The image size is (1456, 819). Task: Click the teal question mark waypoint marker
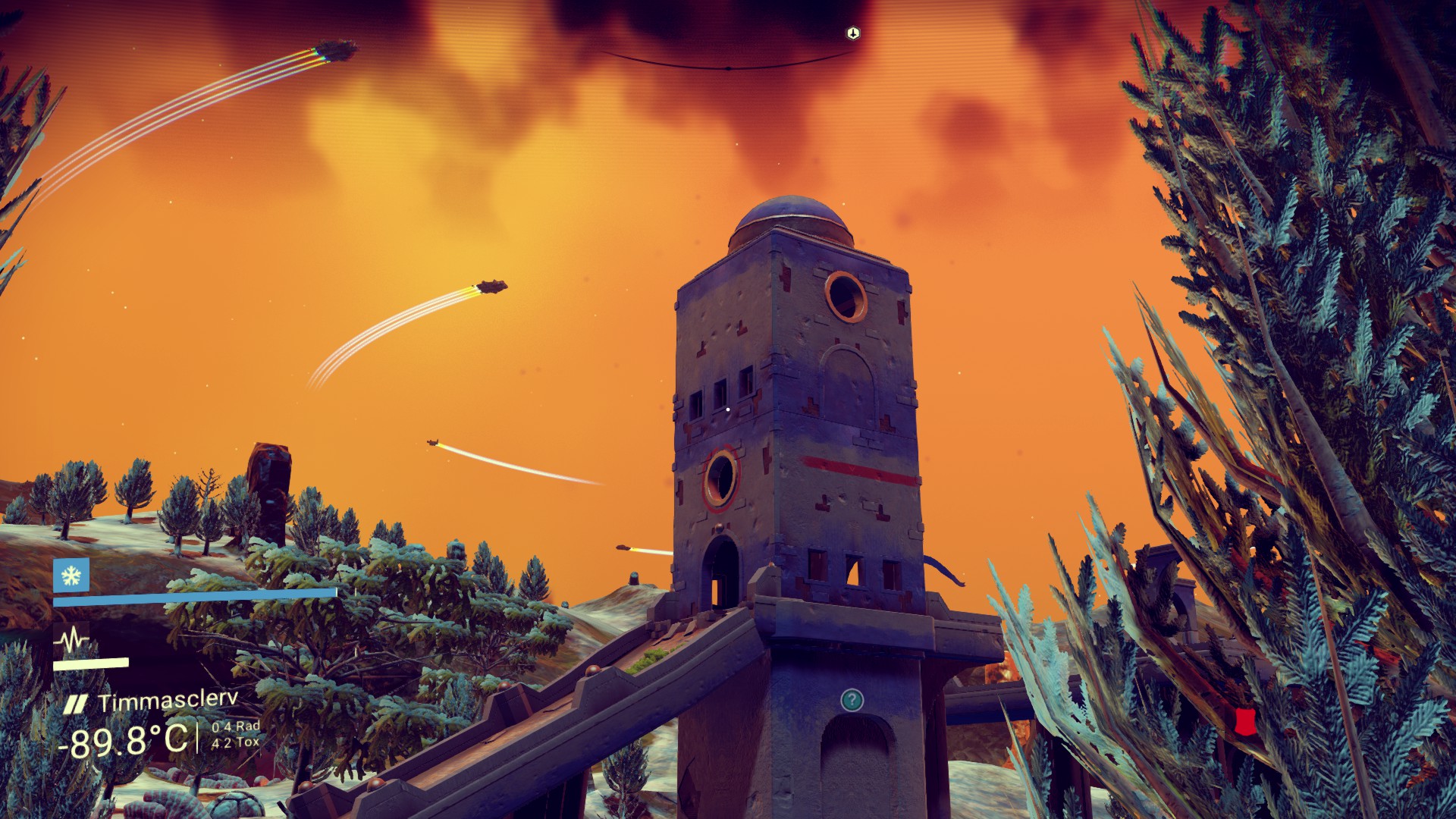pyautogui.click(x=852, y=699)
